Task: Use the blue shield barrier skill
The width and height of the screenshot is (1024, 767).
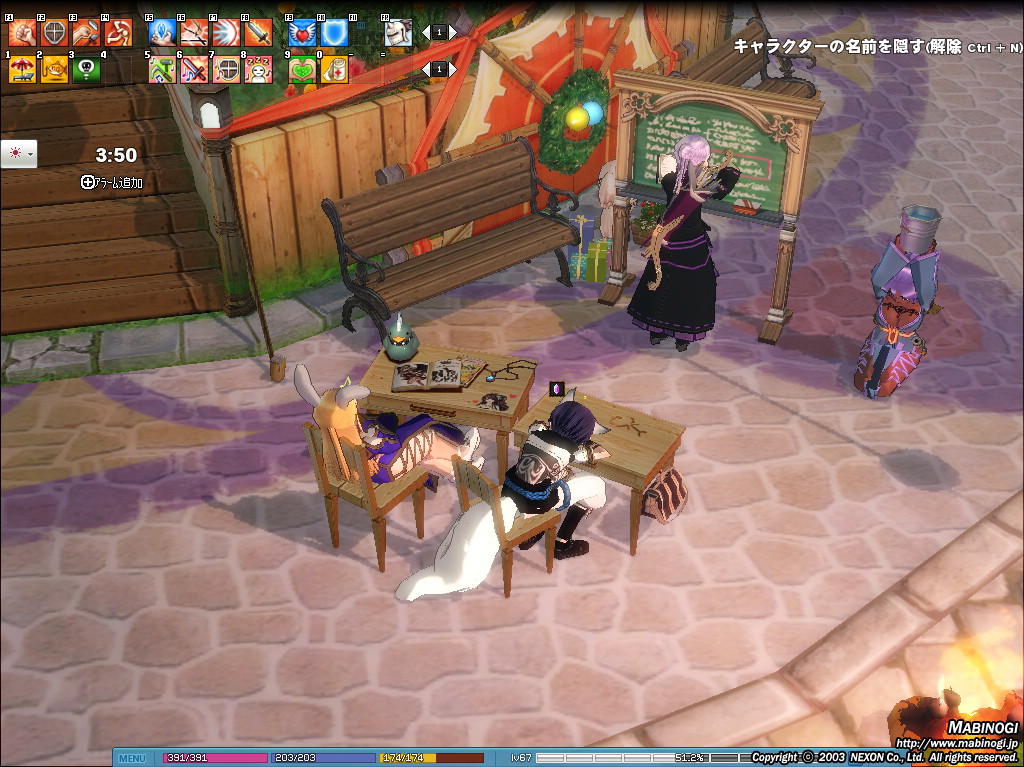Action: 334,33
